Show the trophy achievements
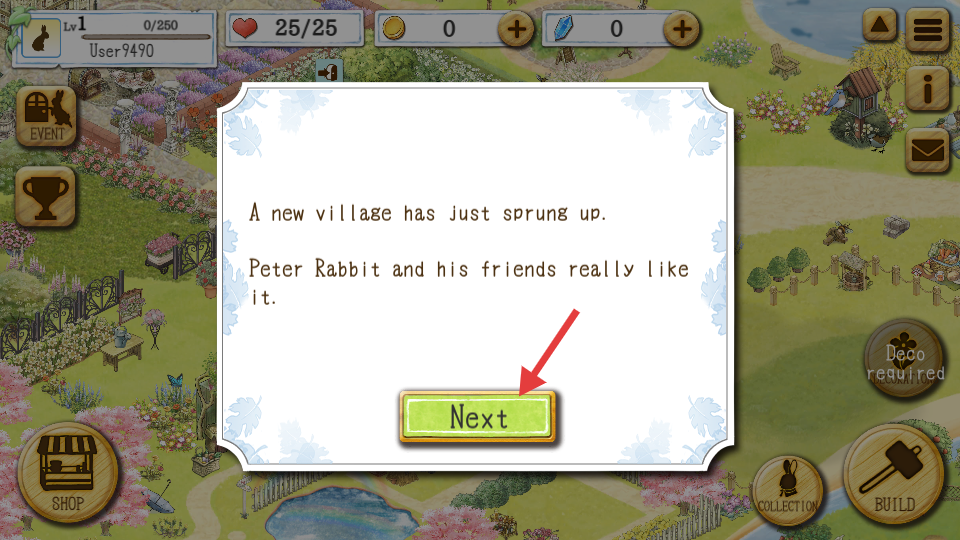 point(47,194)
